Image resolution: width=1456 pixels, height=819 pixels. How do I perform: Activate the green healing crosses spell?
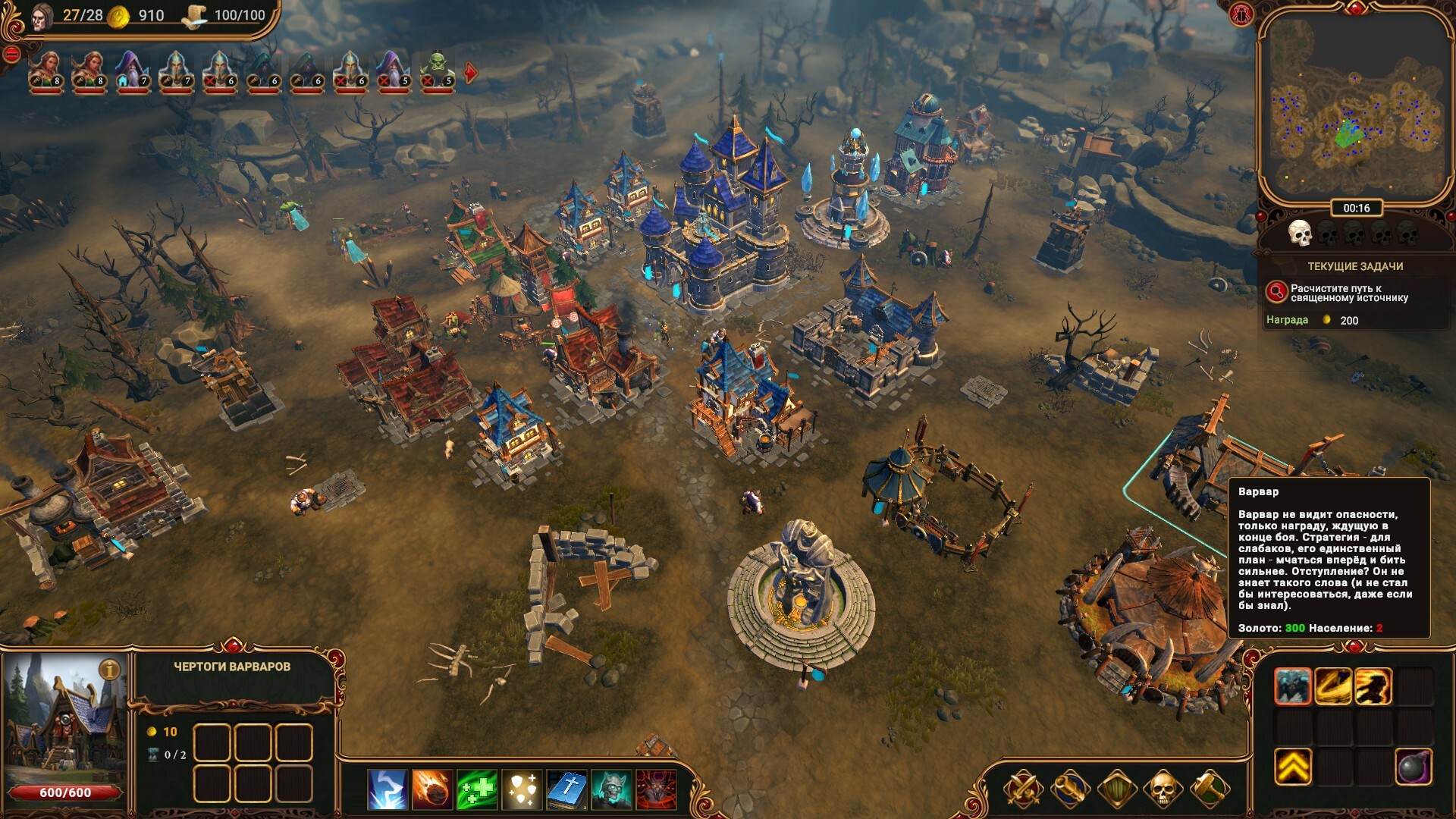(x=477, y=789)
